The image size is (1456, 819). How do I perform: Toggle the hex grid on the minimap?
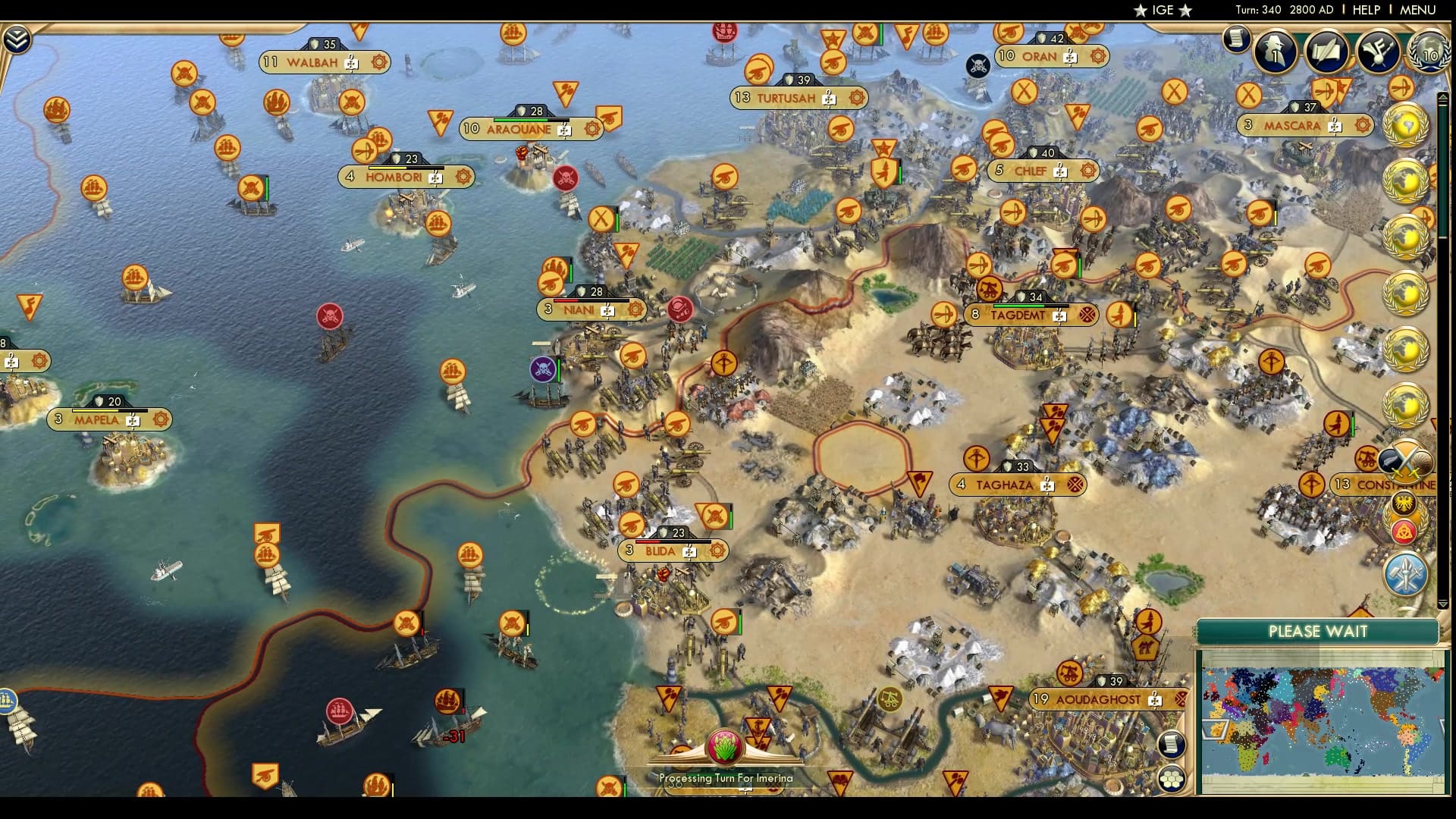click(1172, 780)
